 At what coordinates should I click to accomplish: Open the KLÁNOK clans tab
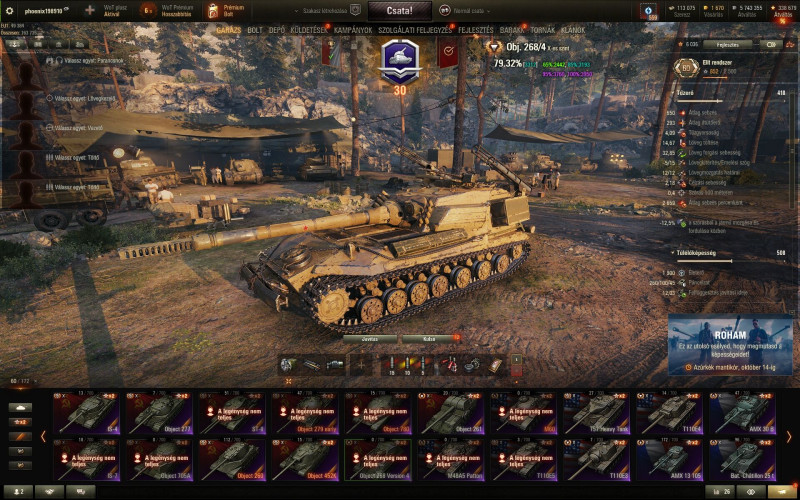pyautogui.click(x=573, y=30)
